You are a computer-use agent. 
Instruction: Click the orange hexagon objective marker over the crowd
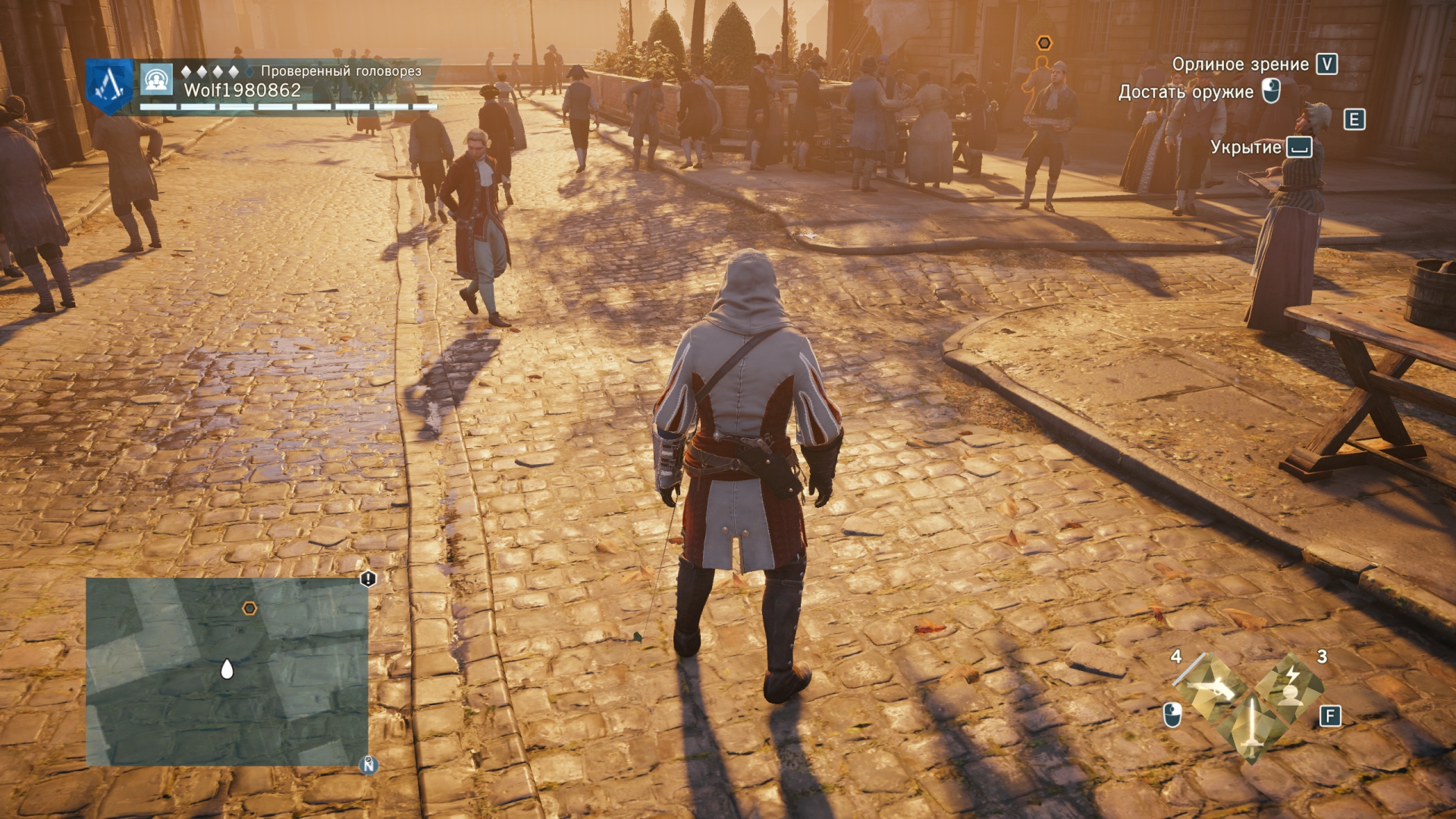tap(1044, 43)
